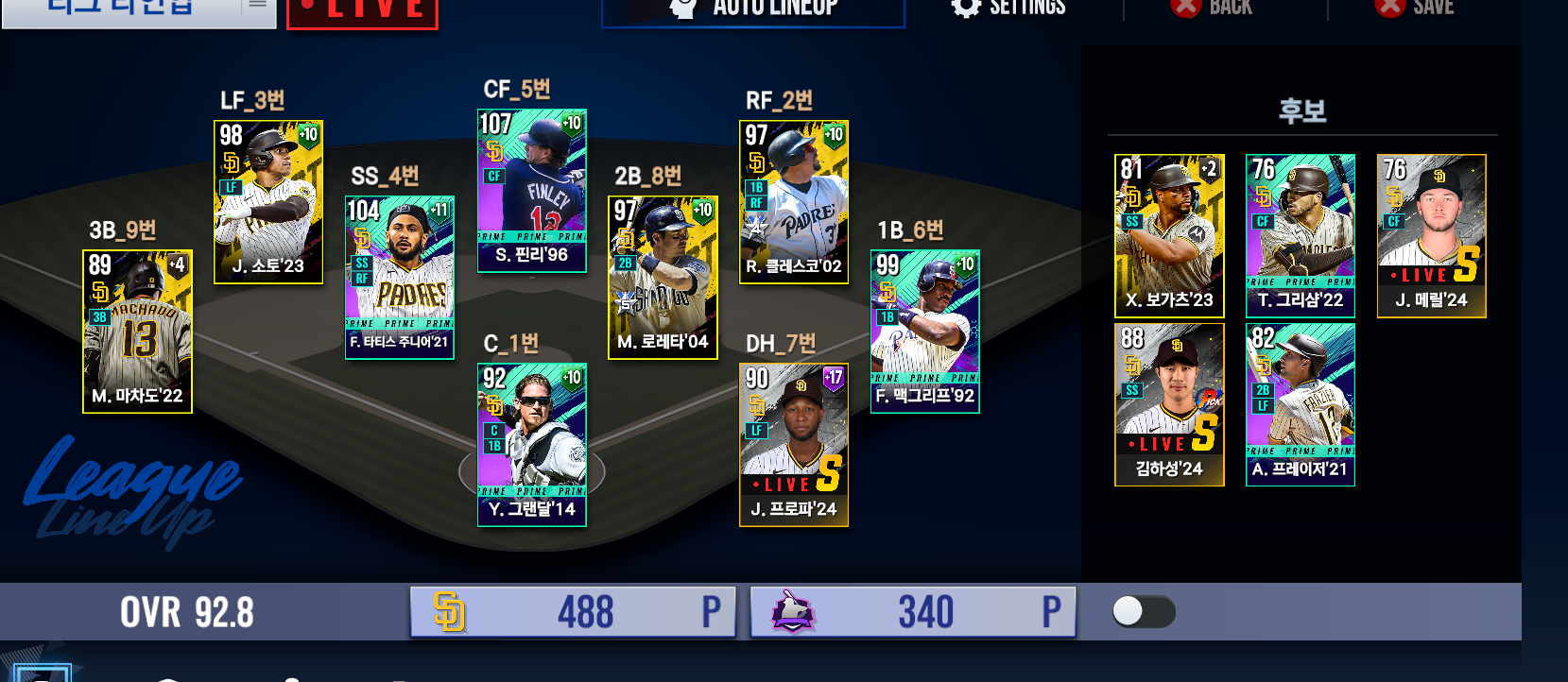Screen dimensions: 1568x682
Task: Select bench player A. 프레이저'21
Action: (x=1301, y=404)
